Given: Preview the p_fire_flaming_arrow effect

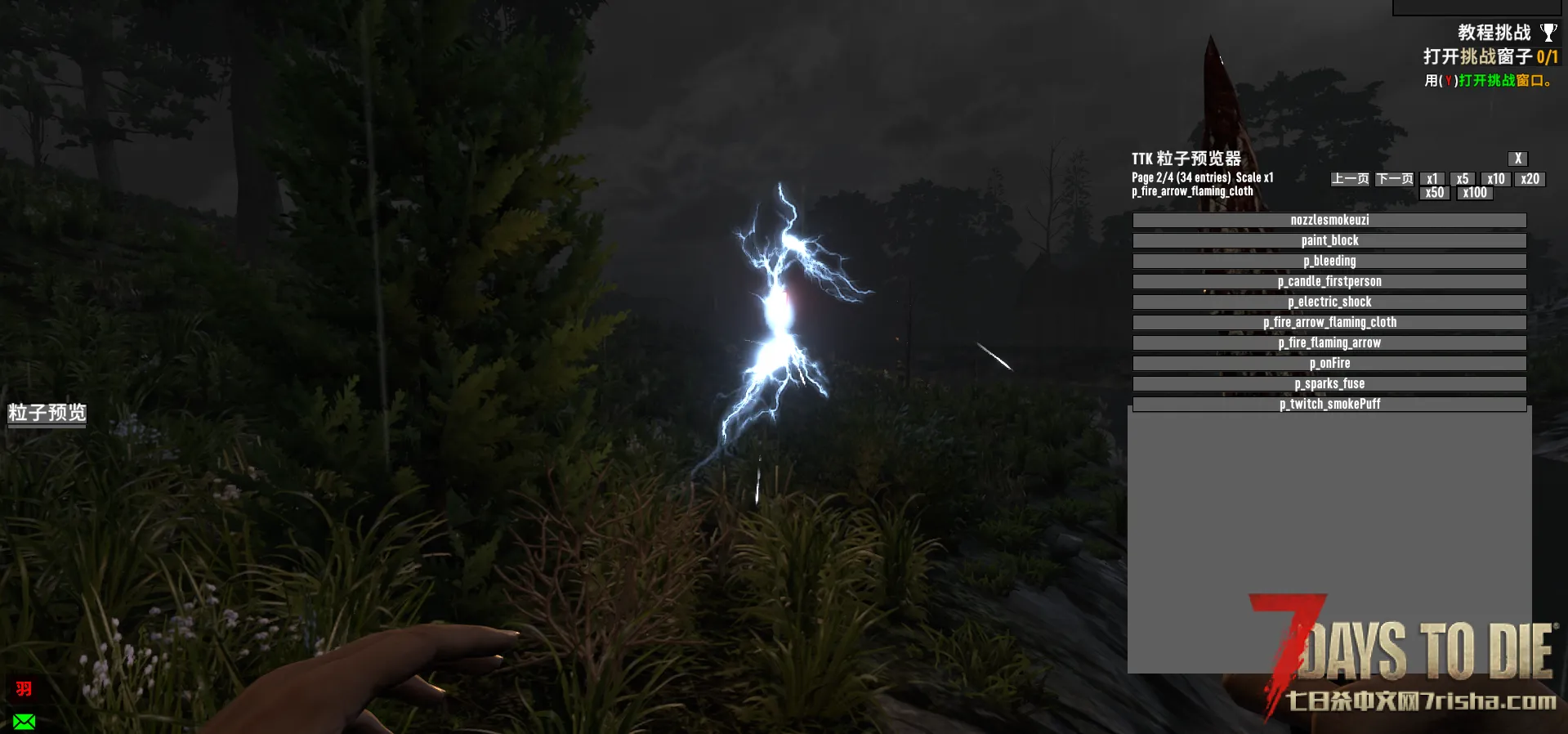Looking at the screenshot, I should point(1329,342).
